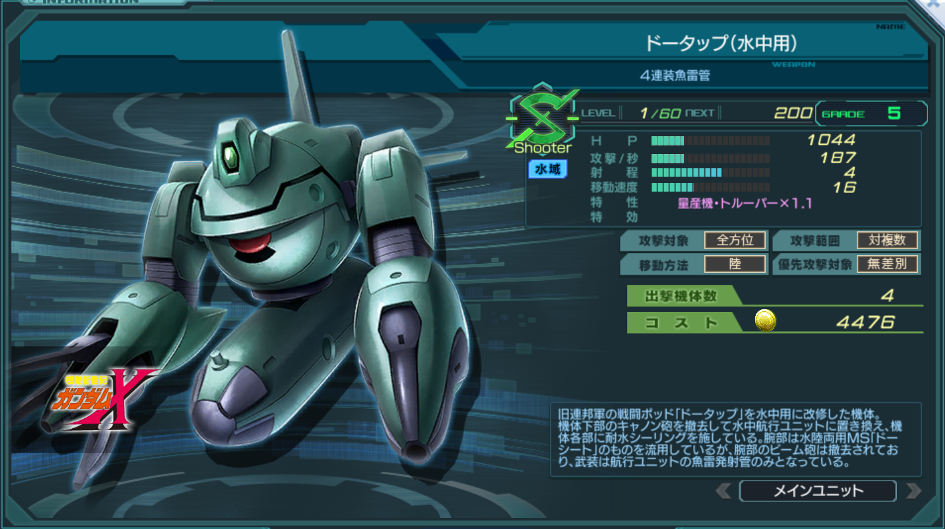Click the right arrow beside メインユニット

[x=912, y=491]
